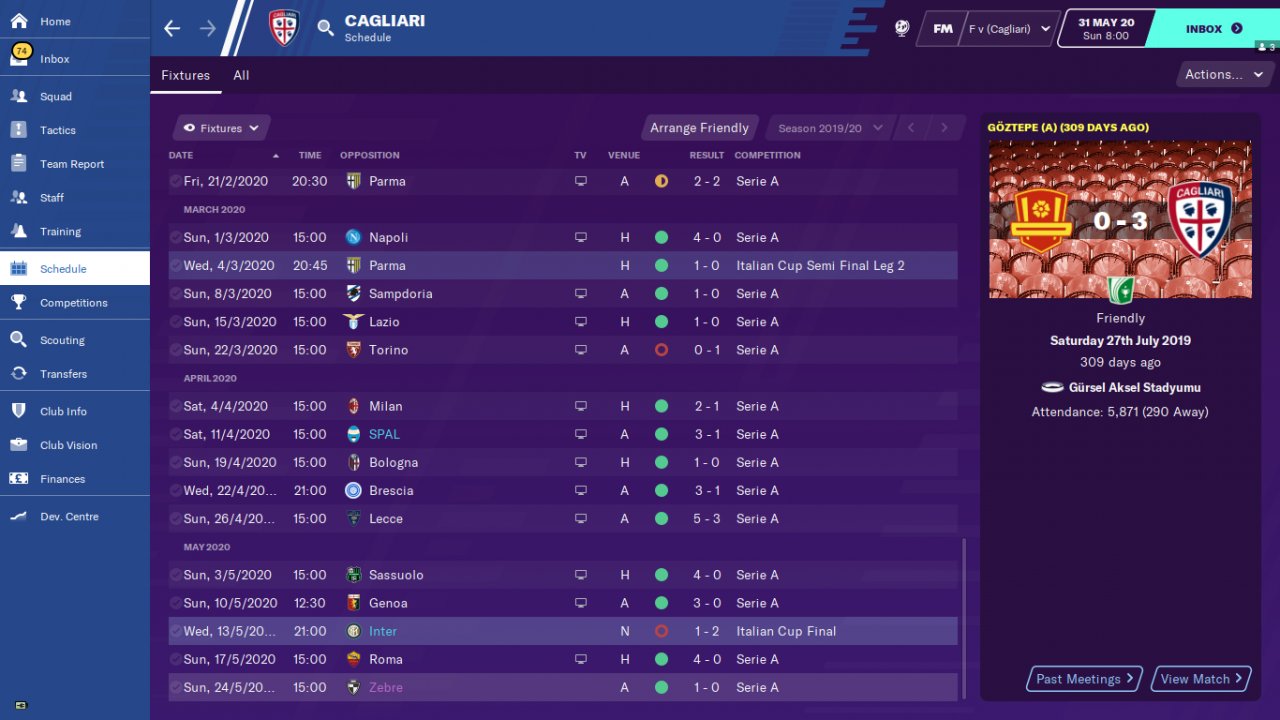Open the SPAL opposition link
This screenshot has height=720, width=1280.
pyautogui.click(x=384, y=434)
